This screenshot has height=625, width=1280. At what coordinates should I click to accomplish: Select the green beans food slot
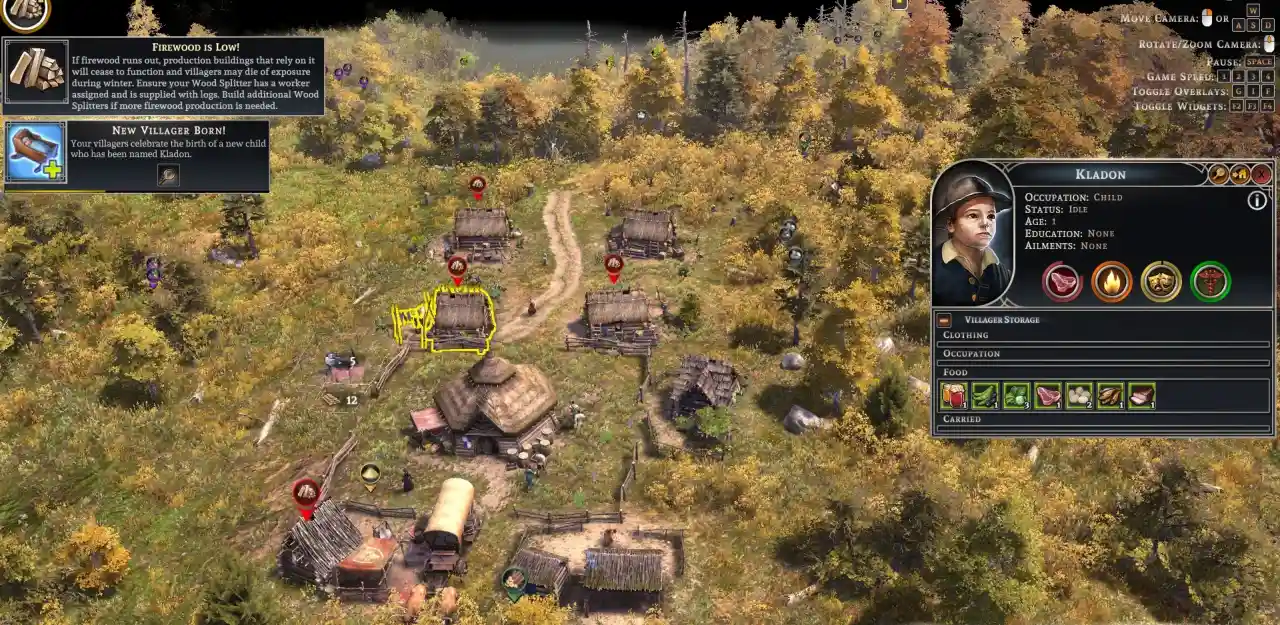986,396
